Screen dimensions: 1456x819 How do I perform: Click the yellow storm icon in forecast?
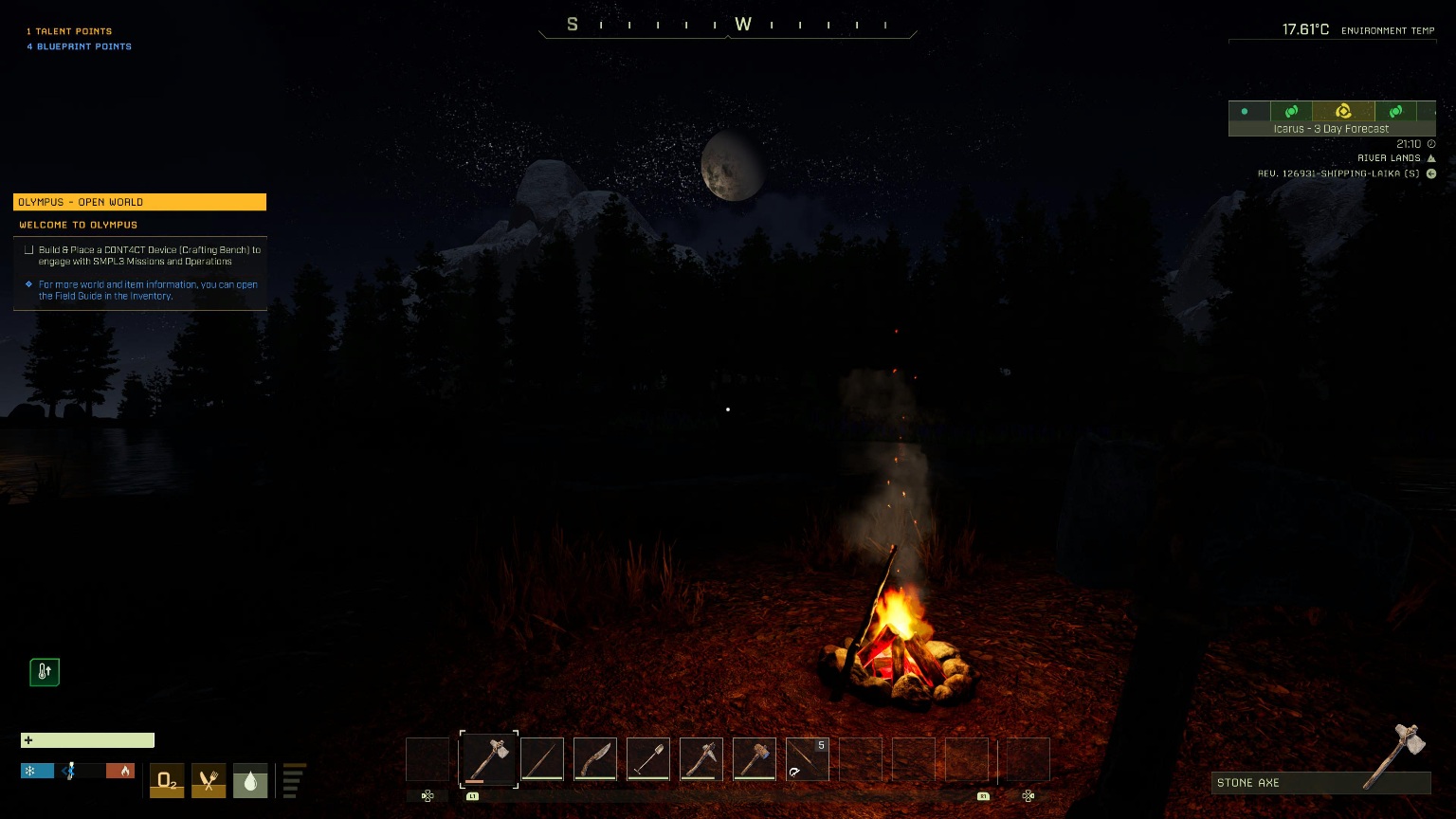(1342, 112)
